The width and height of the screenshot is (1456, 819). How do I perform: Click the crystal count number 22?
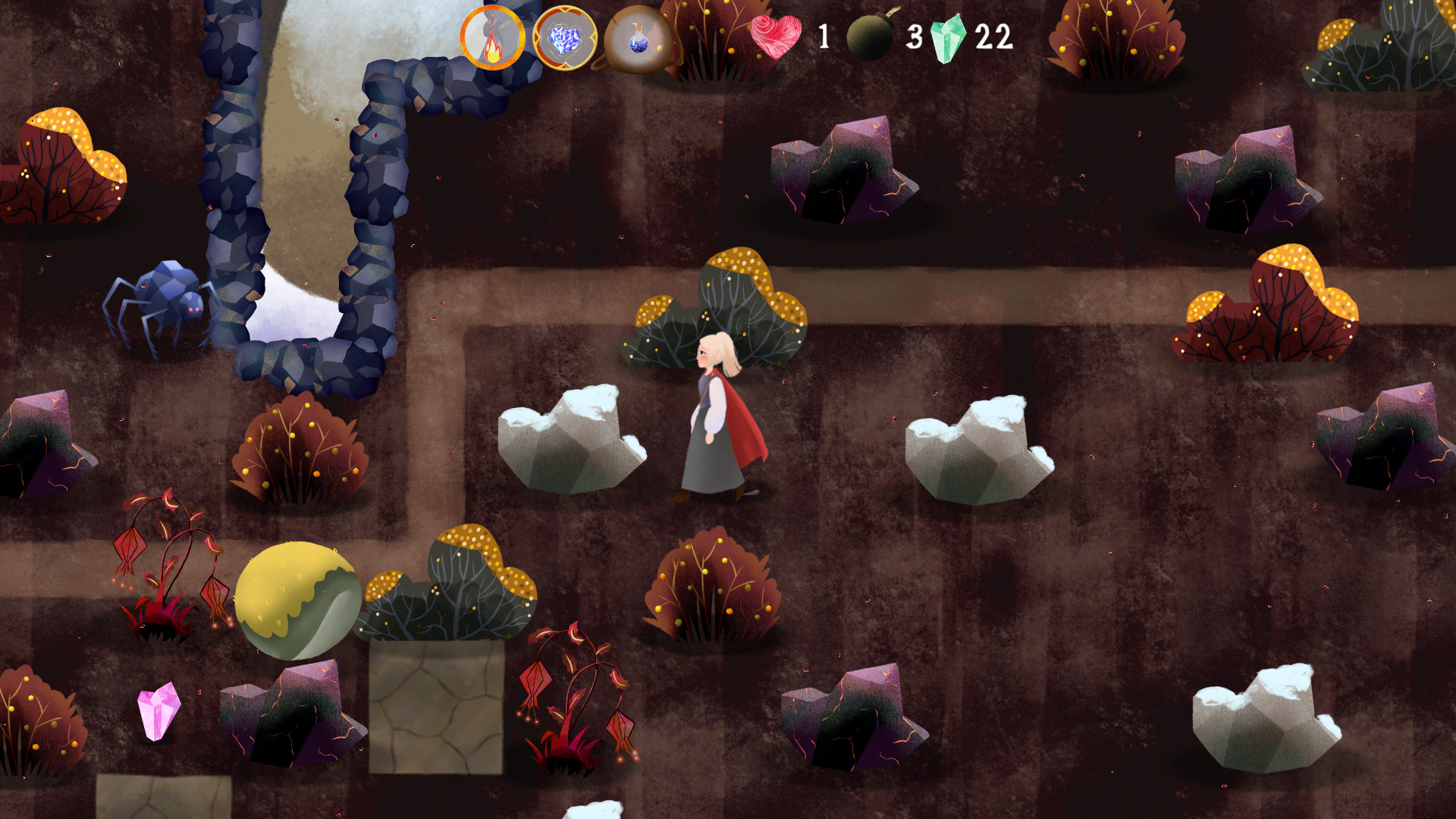tap(995, 36)
